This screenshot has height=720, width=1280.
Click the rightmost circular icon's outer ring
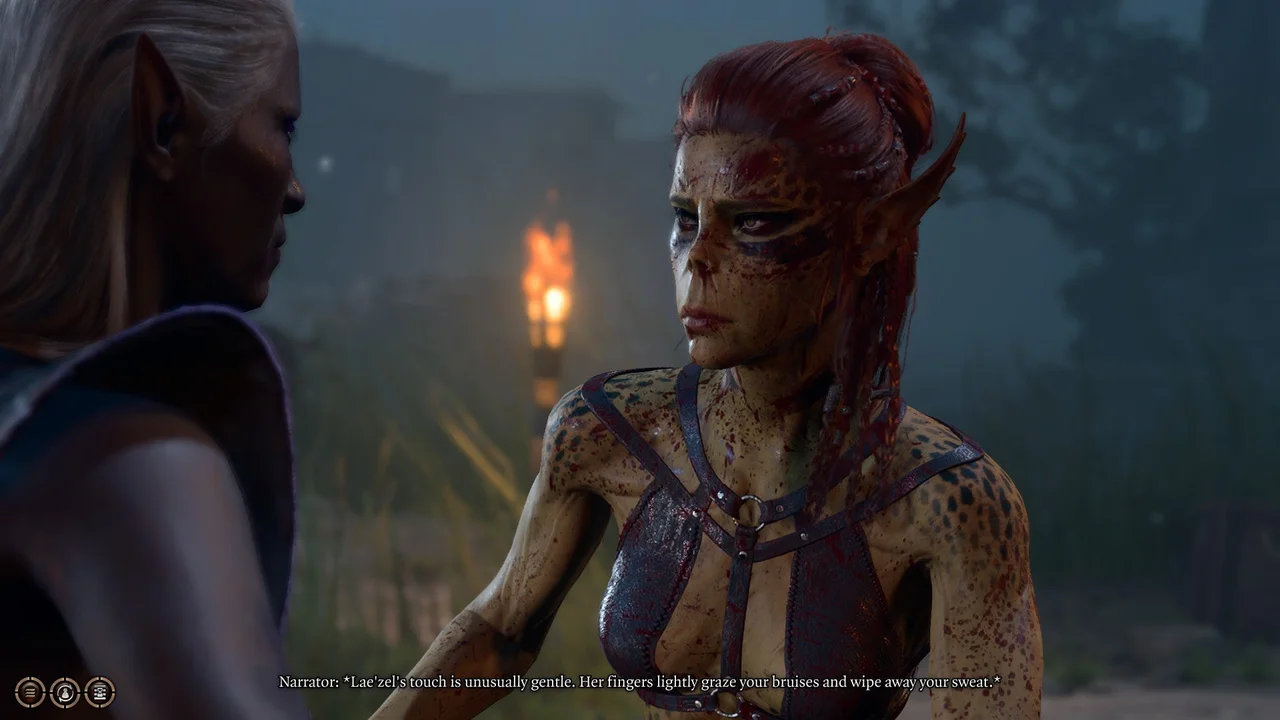pos(99,678)
